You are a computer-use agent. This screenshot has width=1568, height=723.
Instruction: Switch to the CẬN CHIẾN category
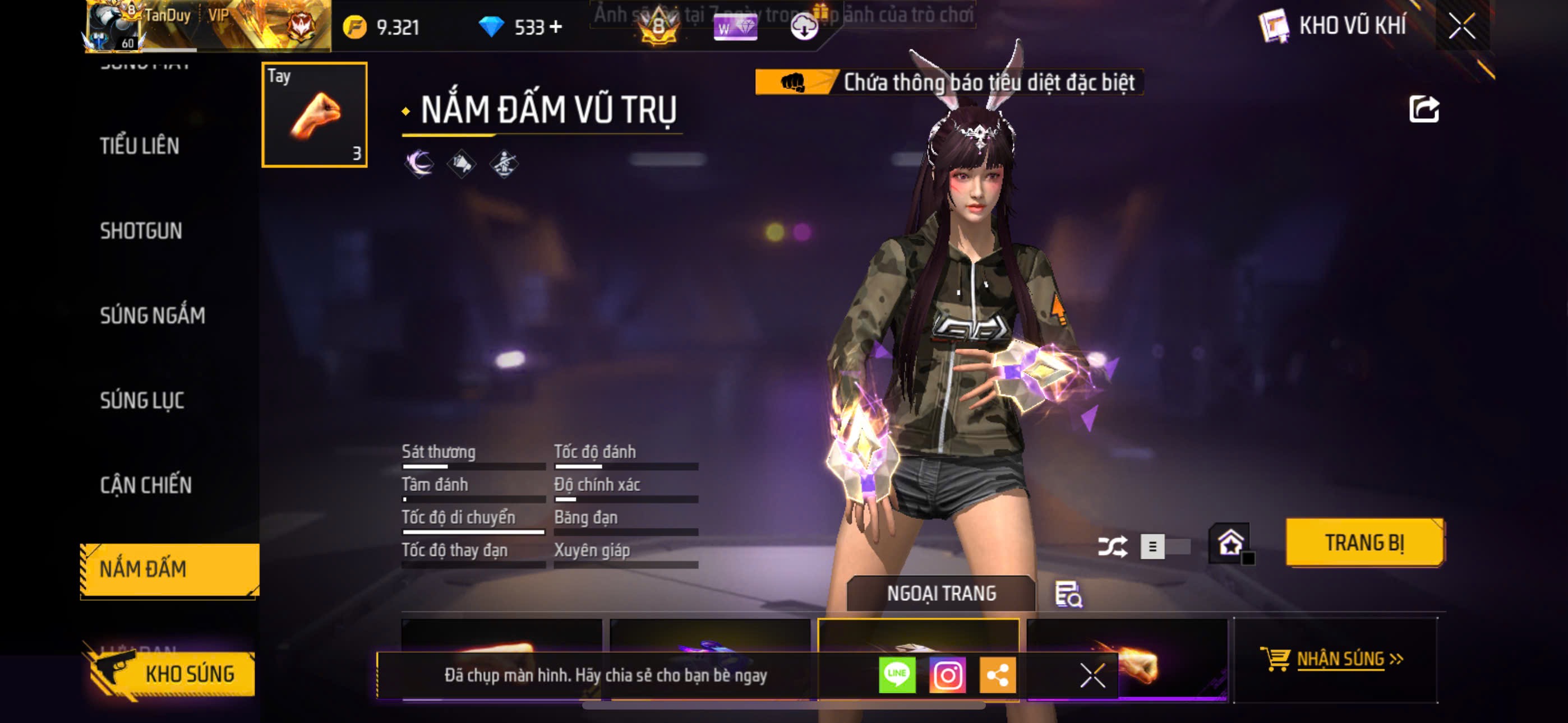click(145, 485)
